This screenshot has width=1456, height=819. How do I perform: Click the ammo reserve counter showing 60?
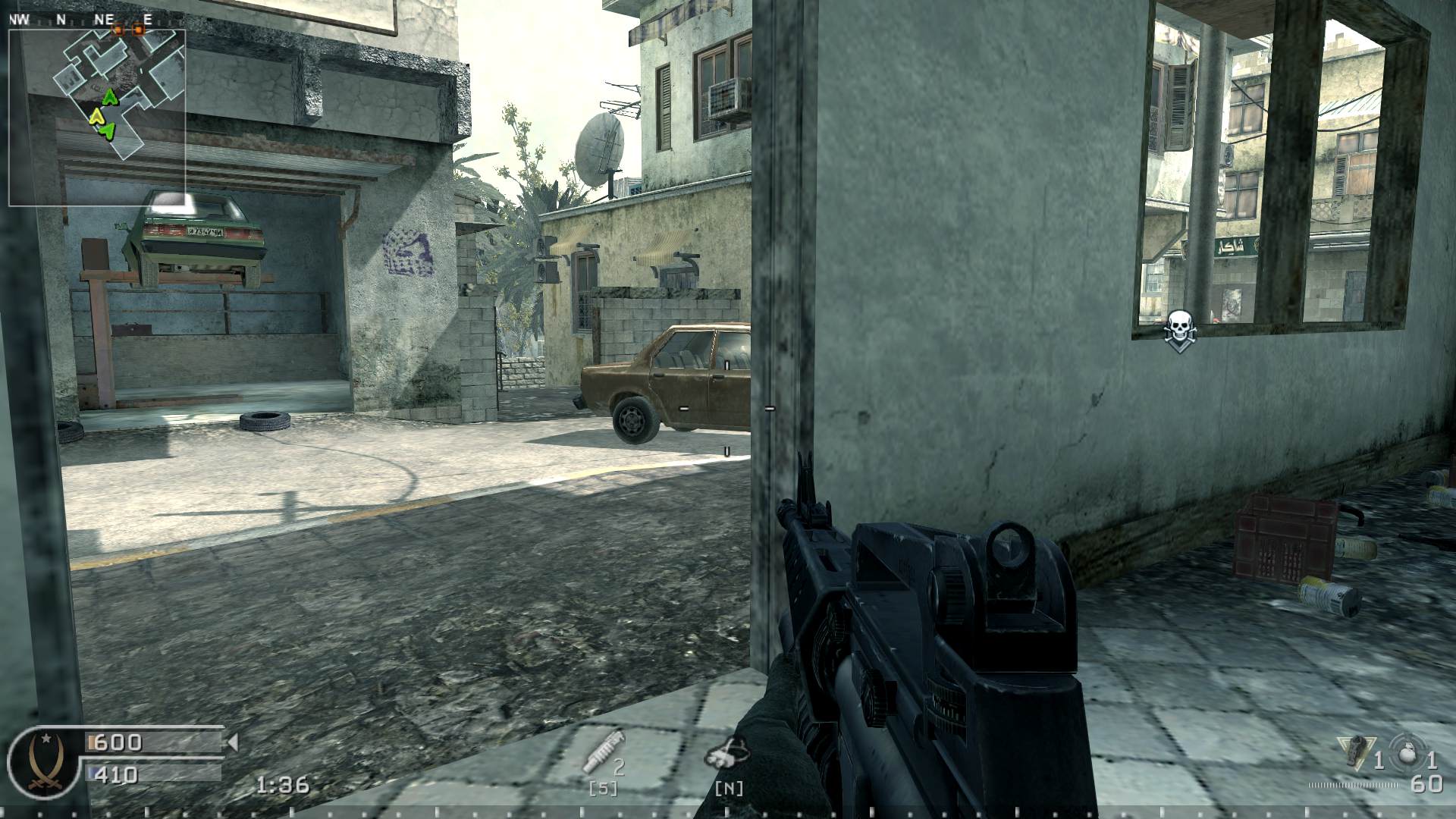pos(1428,785)
